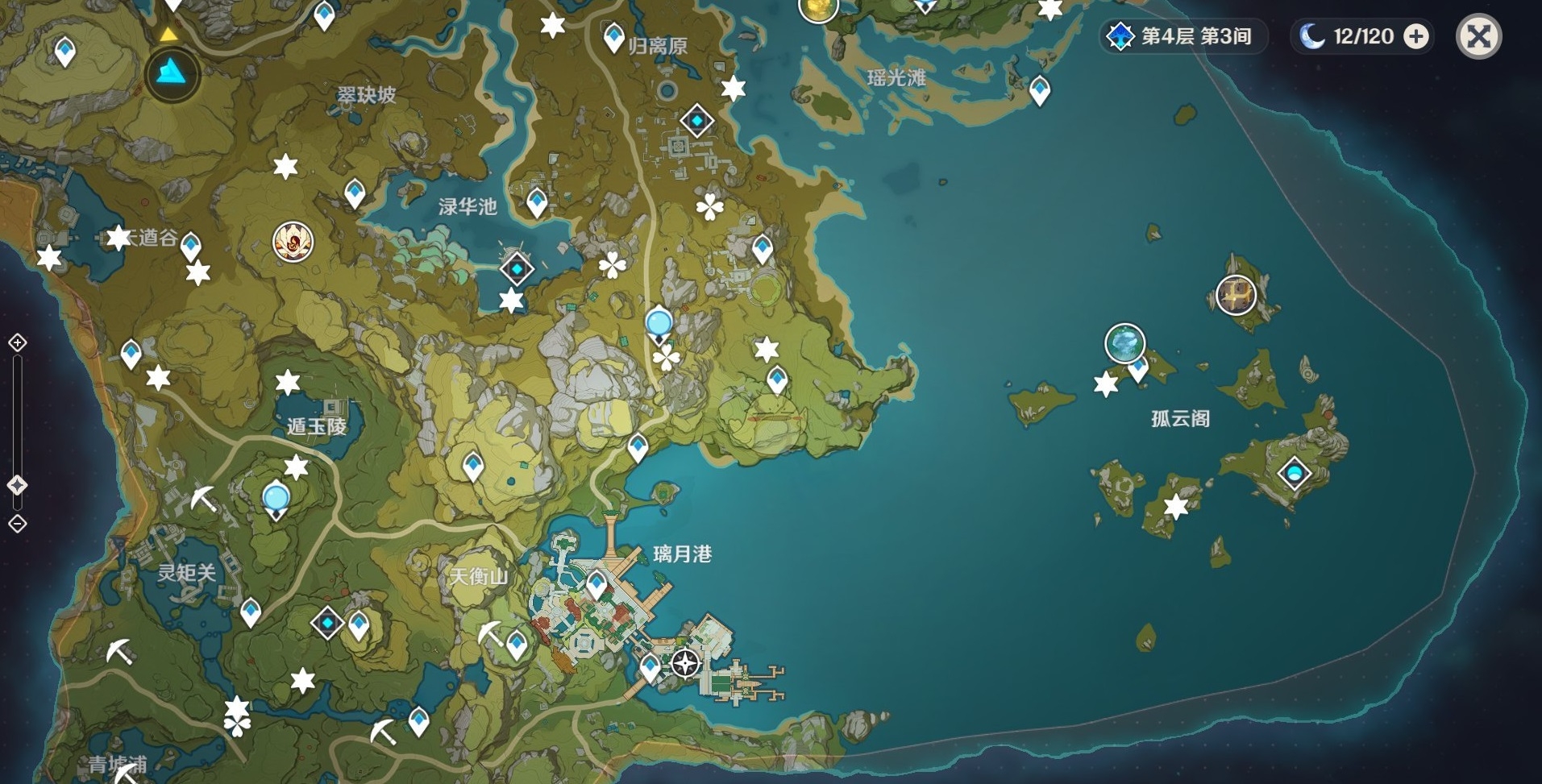
Task: Click the map zoom-in button
Action: (x=18, y=343)
